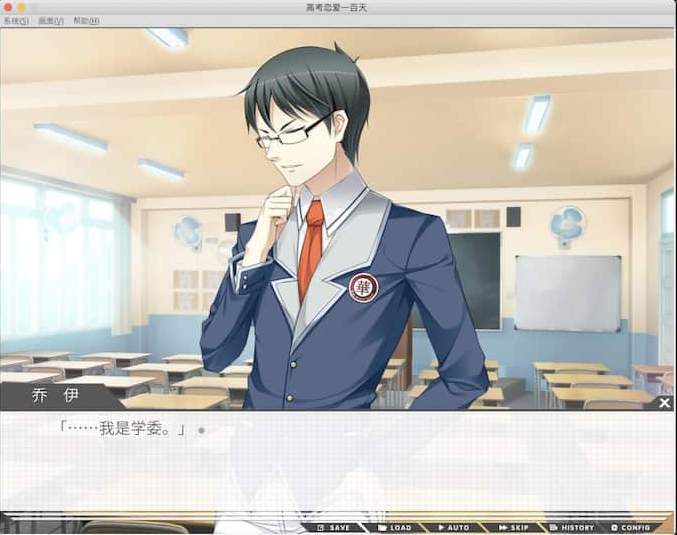The image size is (677, 535).
Task: Open the 帮助 (Help) menu
Action: coord(87,21)
